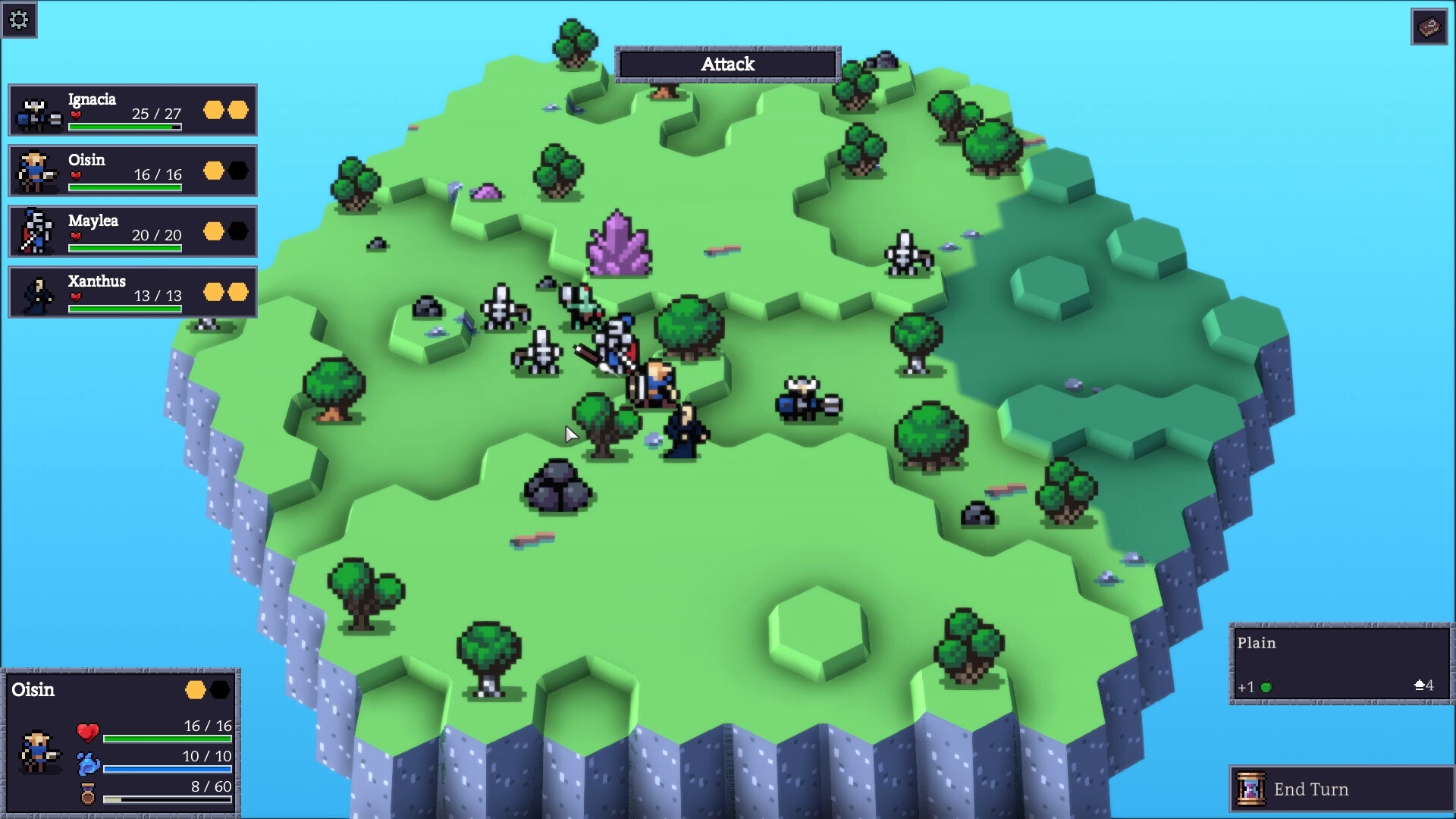Click the hourglass icon on End Turn button
The width and height of the screenshot is (1456, 819).
[1250, 789]
